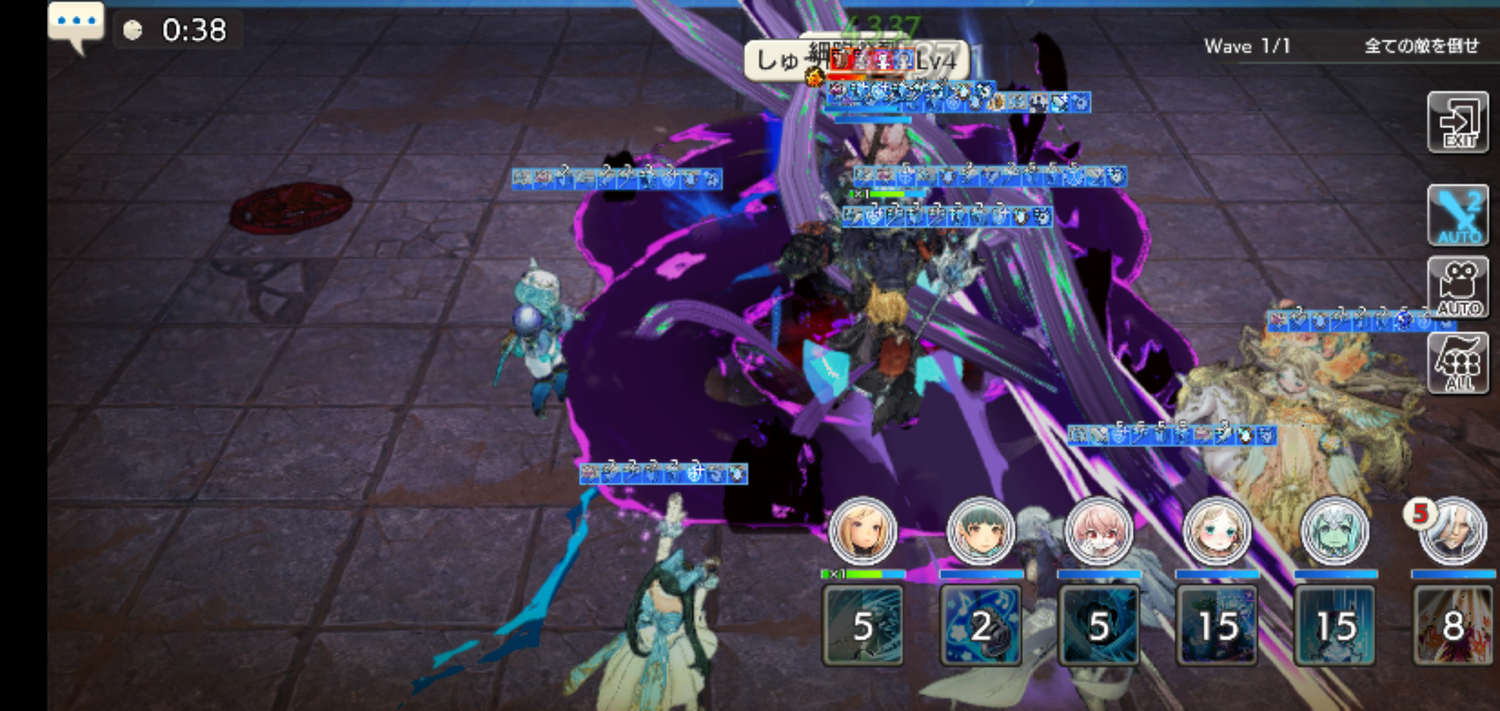Activate the pink-haired character's skill icon
The width and height of the screenshot is (1500, 711).
click(1099, 625)
